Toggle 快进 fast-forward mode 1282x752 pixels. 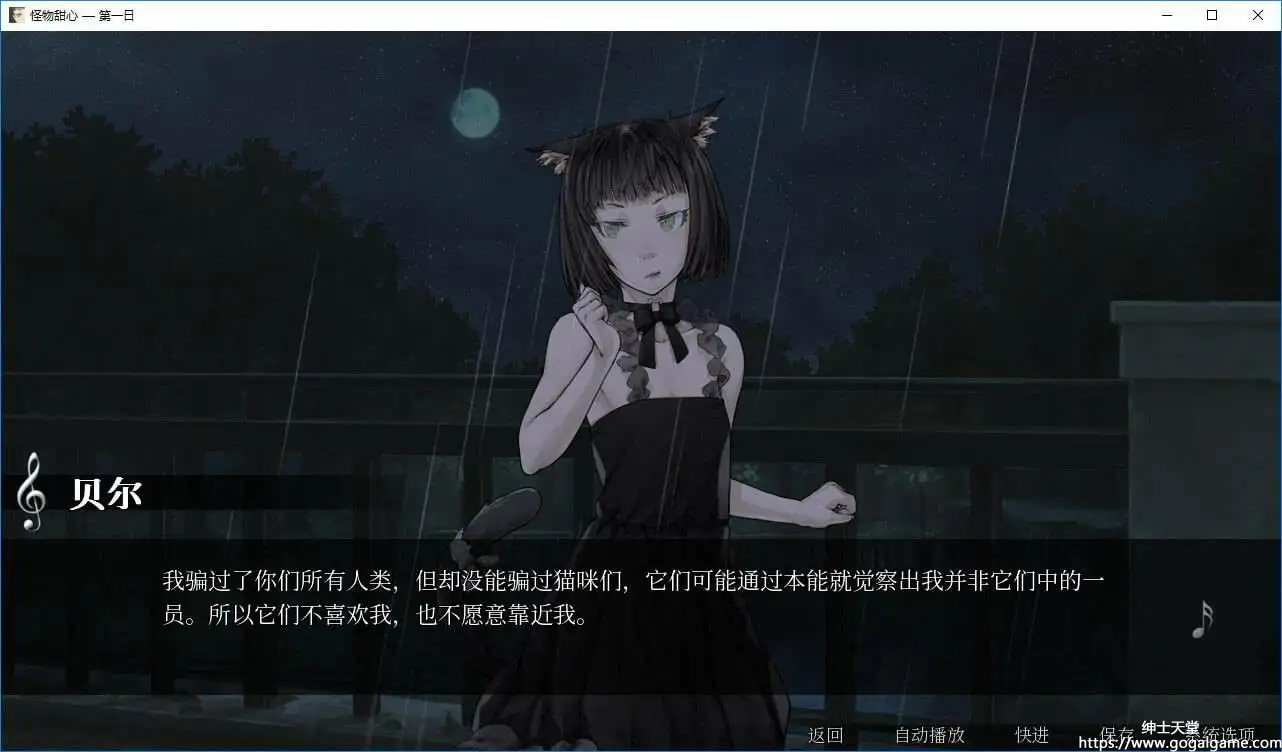[1030, 735]
